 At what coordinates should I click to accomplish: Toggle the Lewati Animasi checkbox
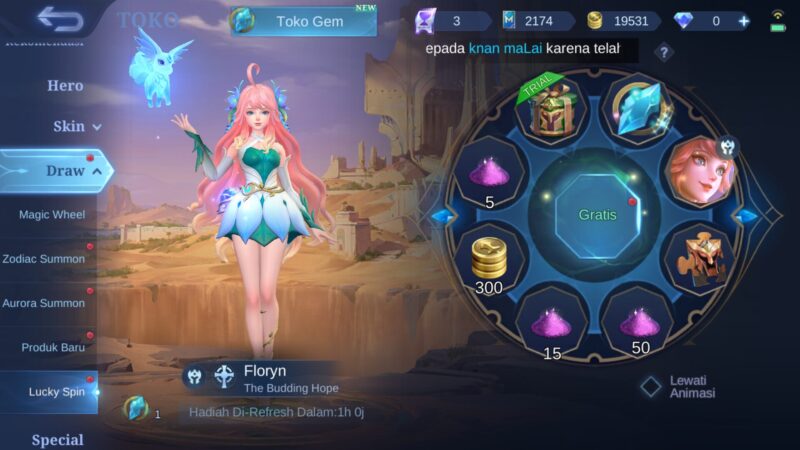coord(652,386)
